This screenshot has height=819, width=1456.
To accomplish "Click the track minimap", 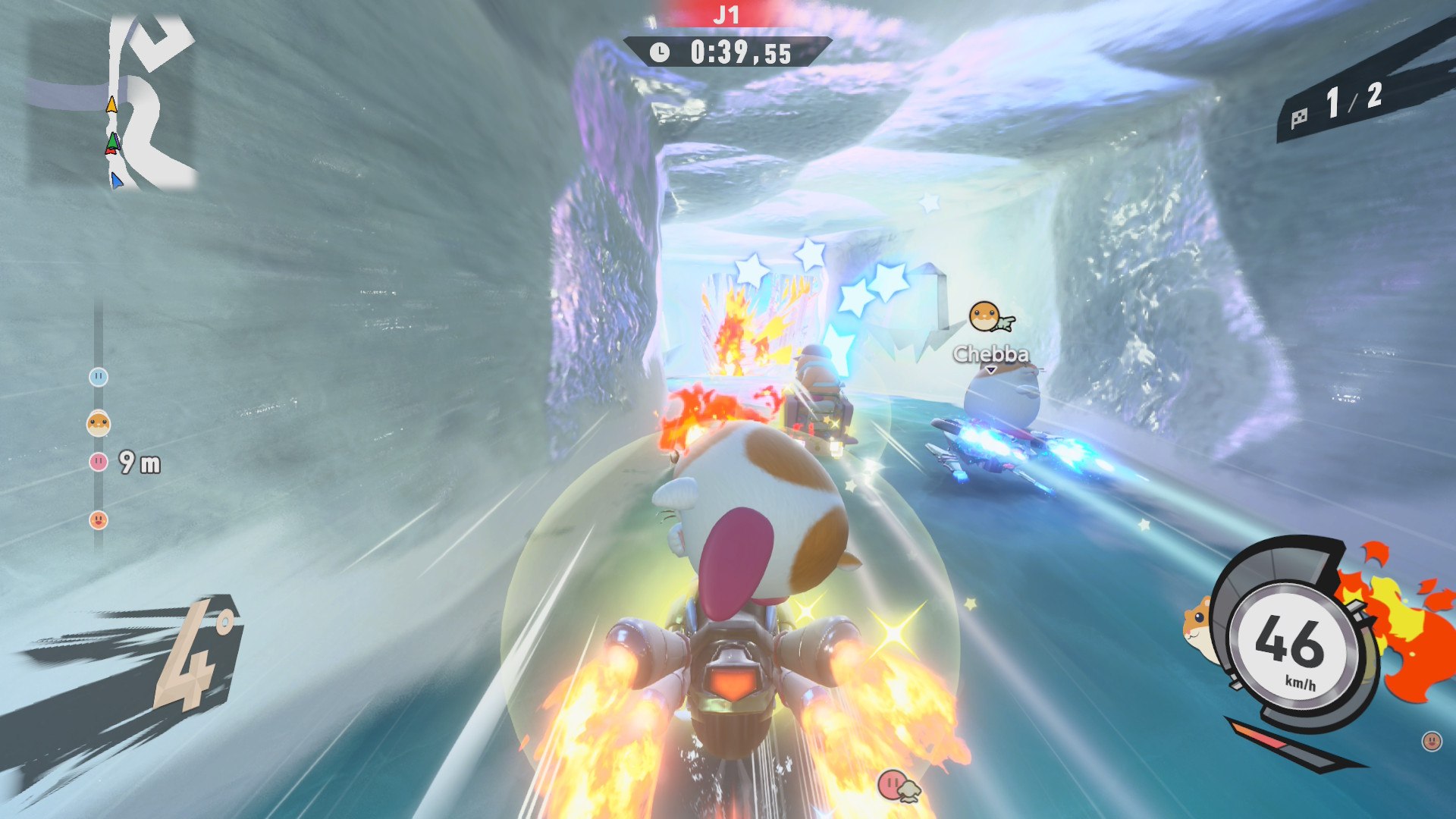I will (x=114, y=102).
